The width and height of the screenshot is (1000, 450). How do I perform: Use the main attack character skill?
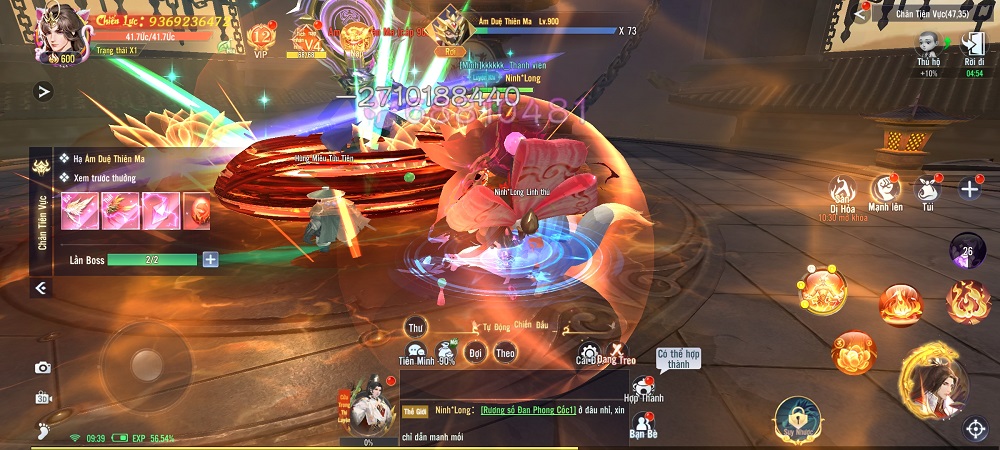coord(931,385)
